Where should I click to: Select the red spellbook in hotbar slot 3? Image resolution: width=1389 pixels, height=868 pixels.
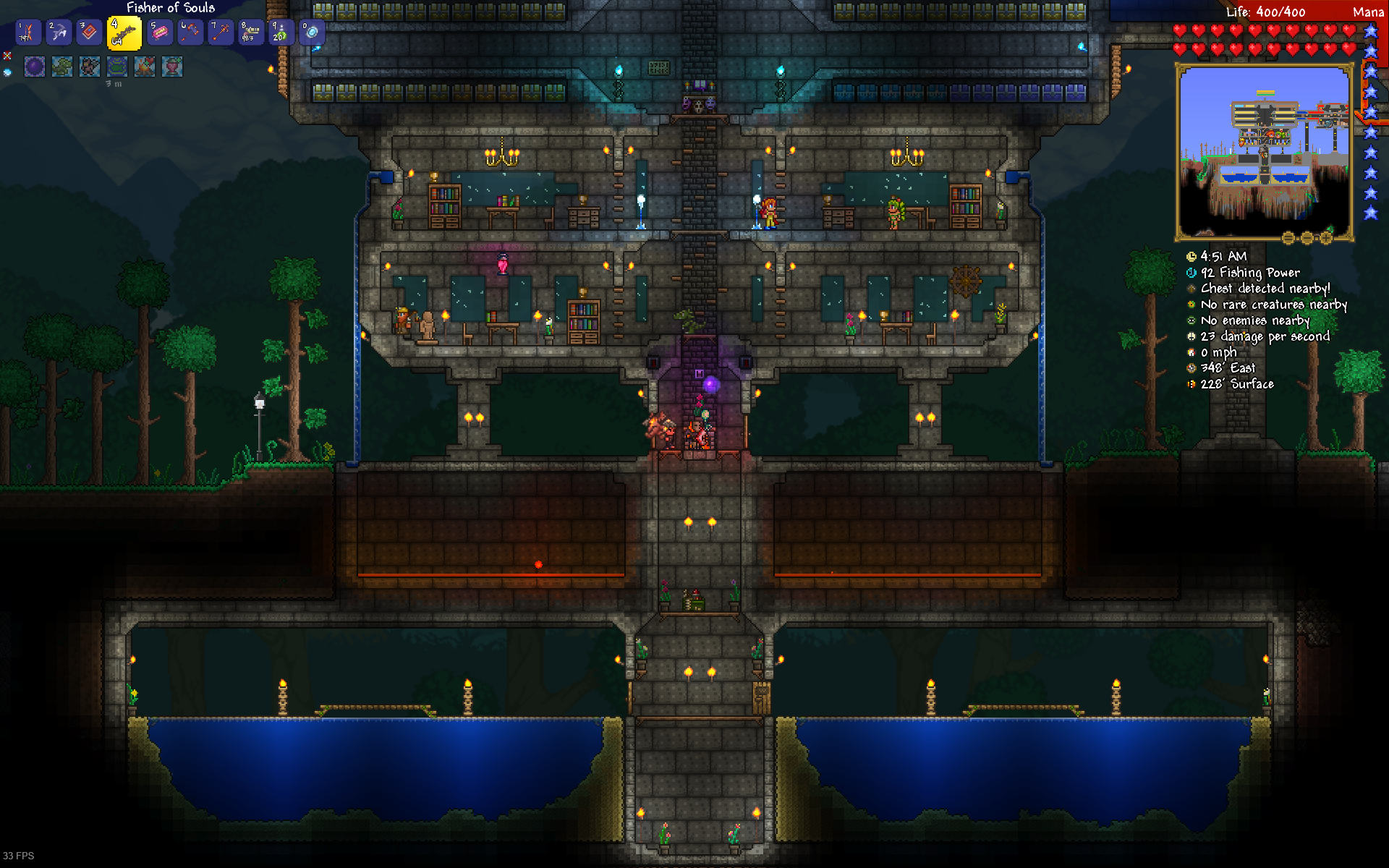click(x=88, y=32)
